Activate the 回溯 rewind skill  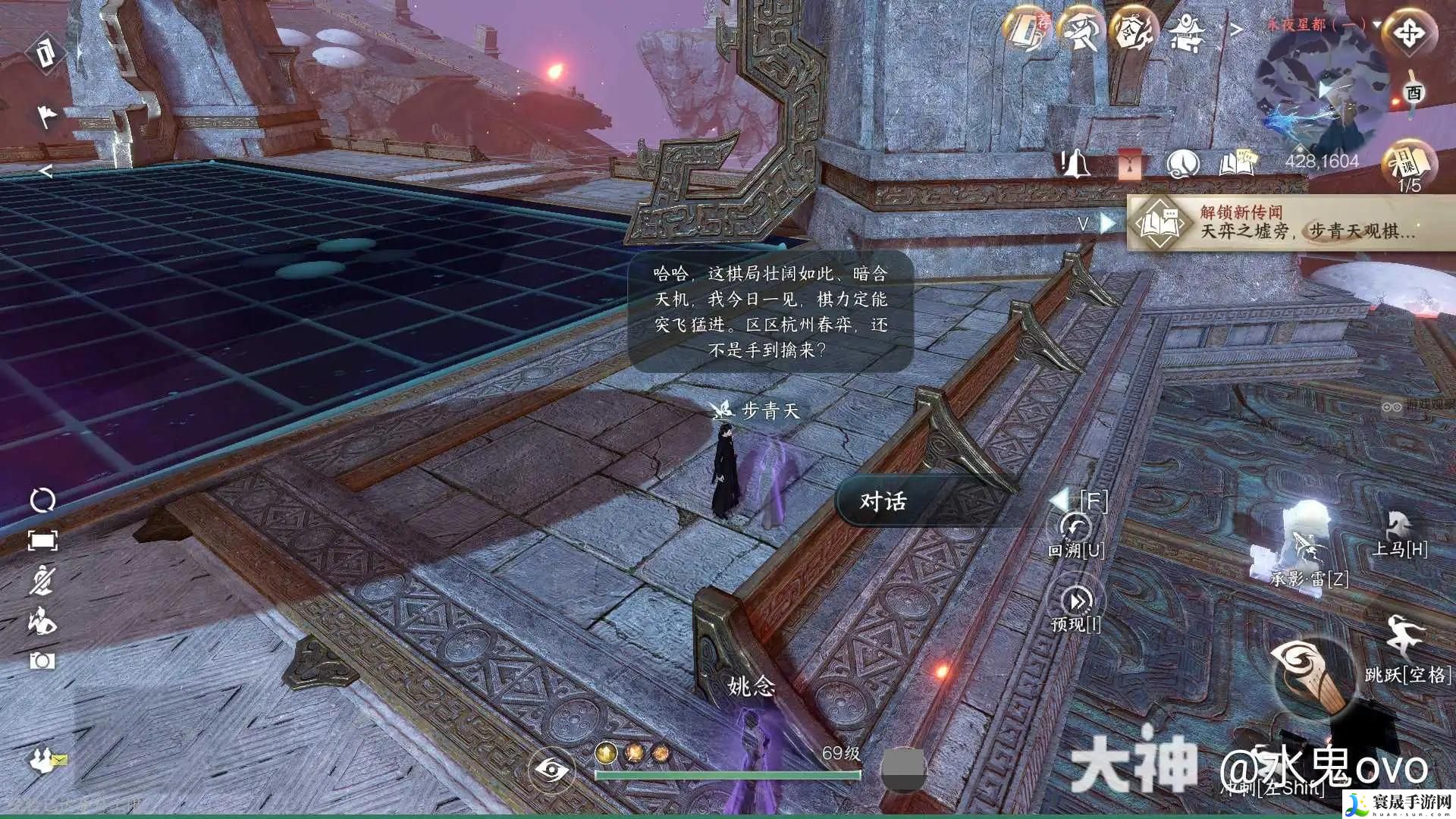click(1075, 529)
